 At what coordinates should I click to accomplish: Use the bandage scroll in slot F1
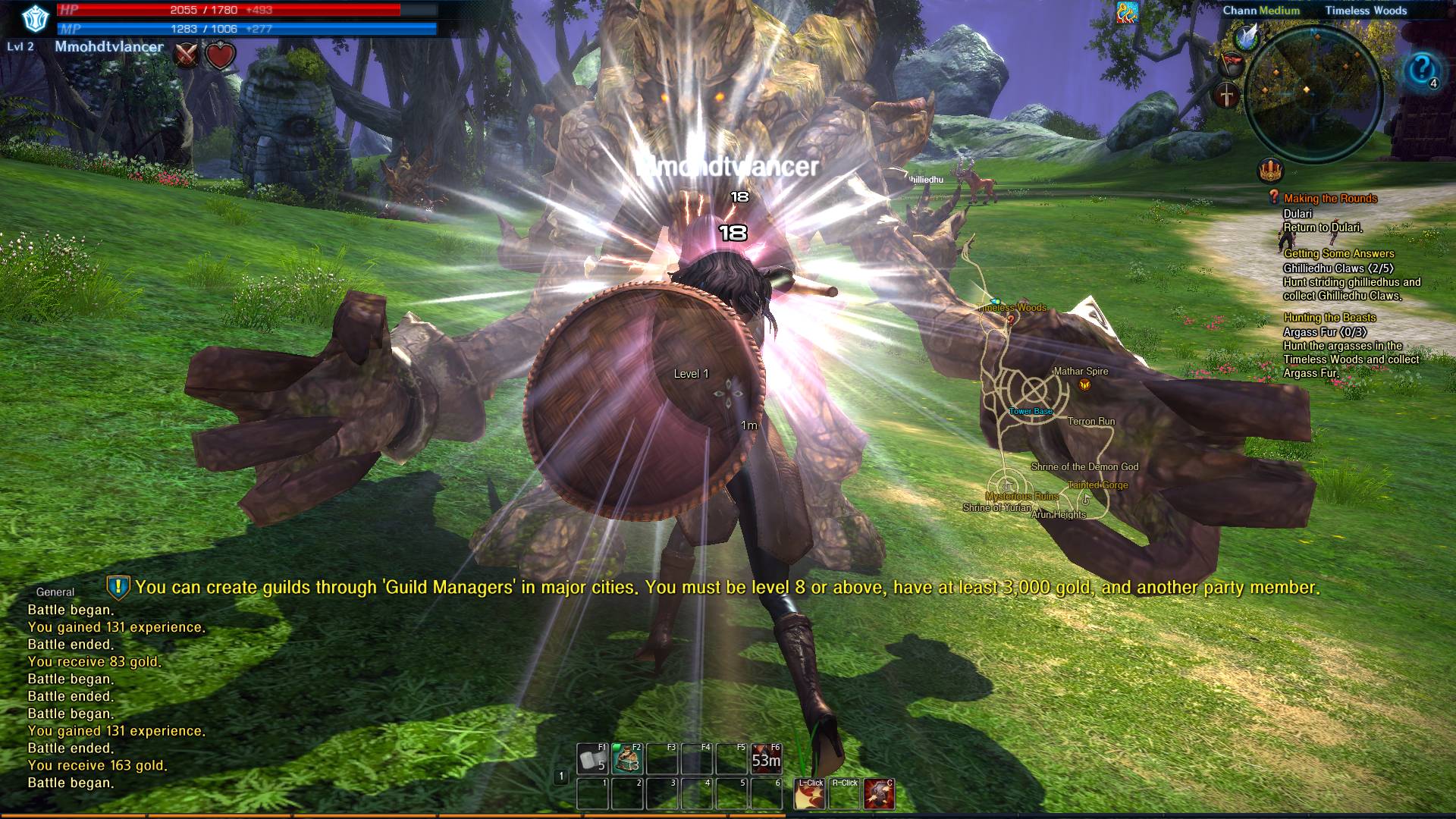click(x=593, y=759)
